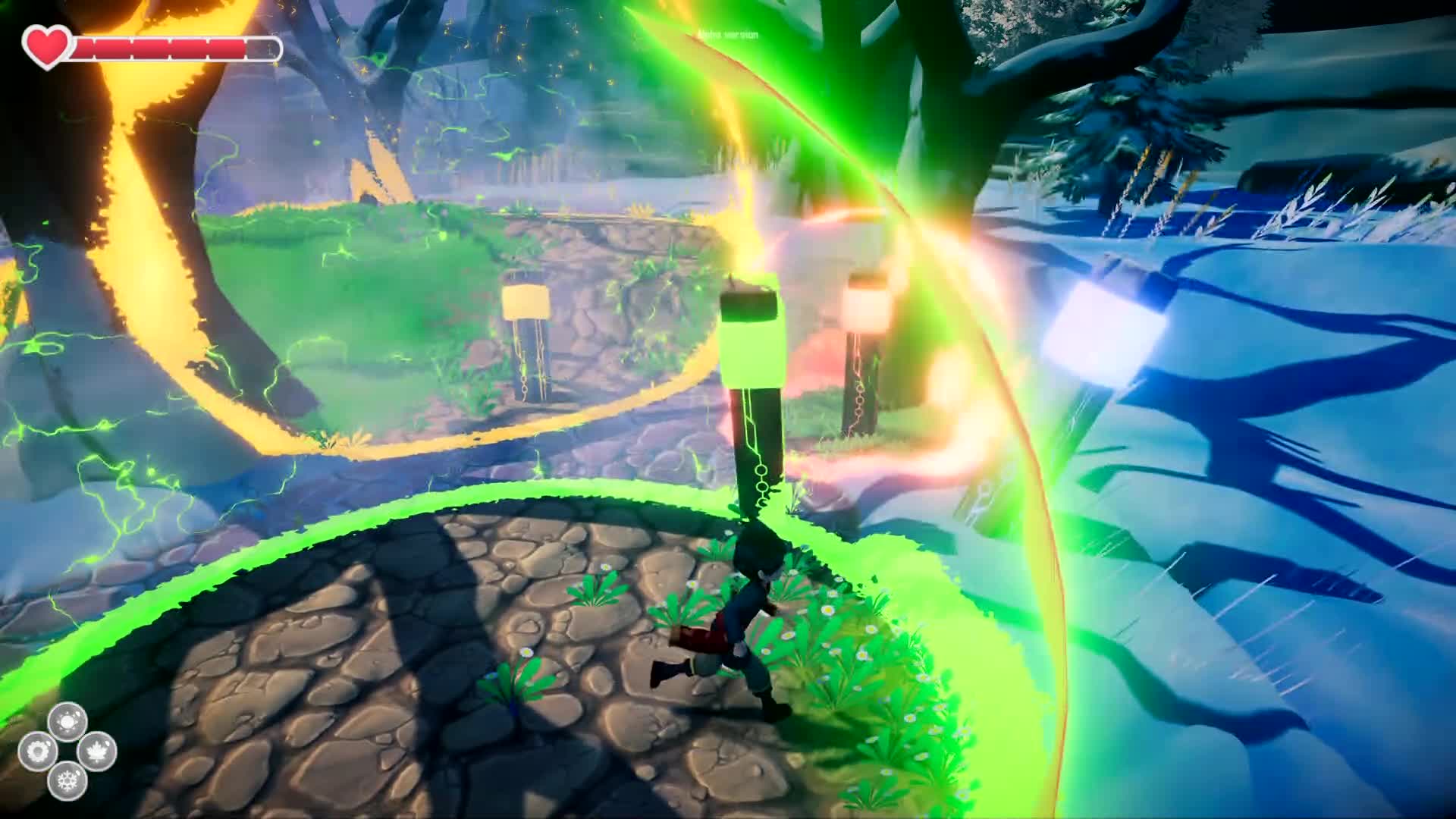This screenshot has width=1456, height=819.
Task: Click the heart icon beside the health bar
Action: (45, 47)
